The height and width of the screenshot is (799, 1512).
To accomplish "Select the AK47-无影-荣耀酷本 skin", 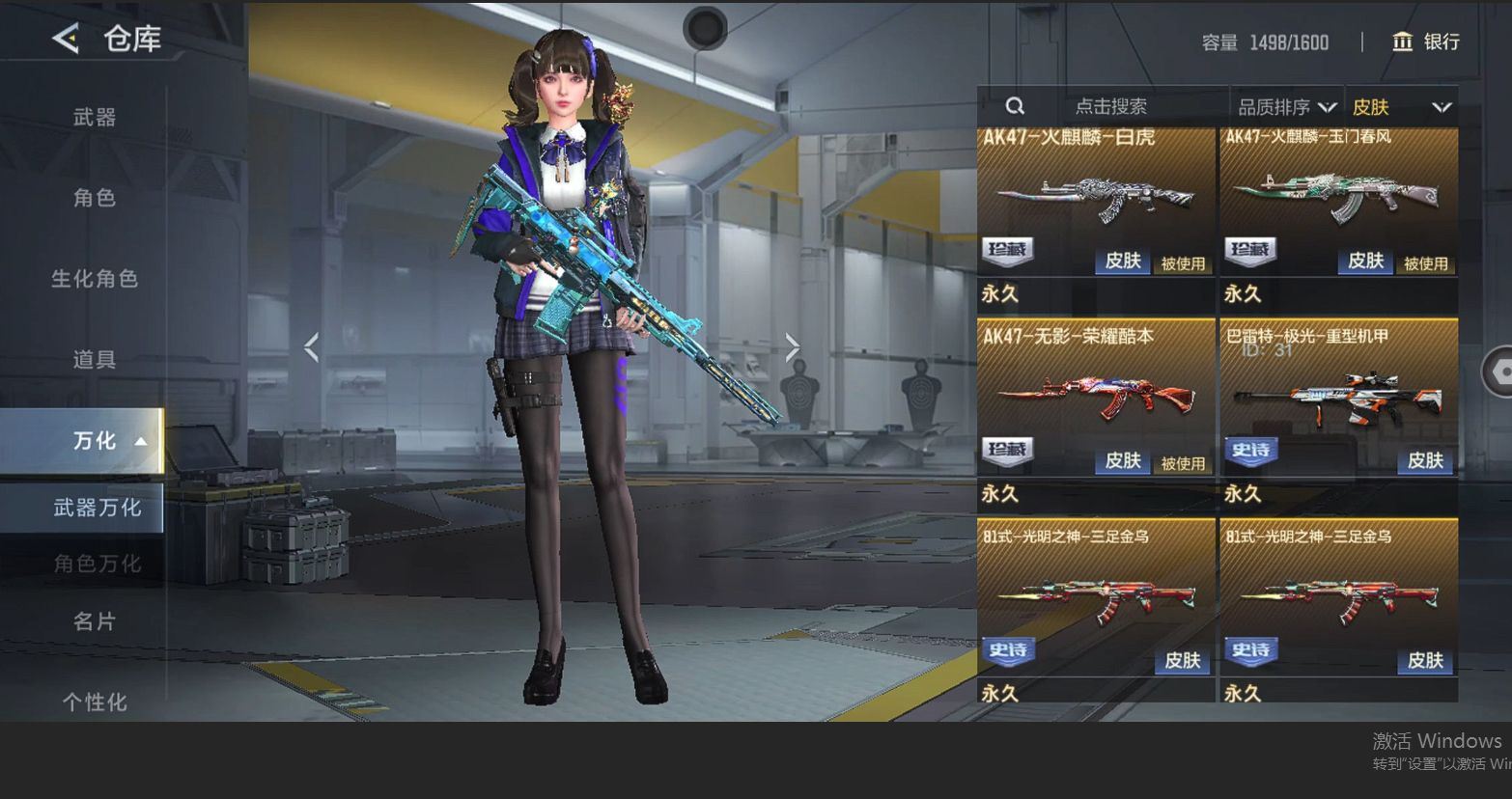I will (x=1096, y=400).
